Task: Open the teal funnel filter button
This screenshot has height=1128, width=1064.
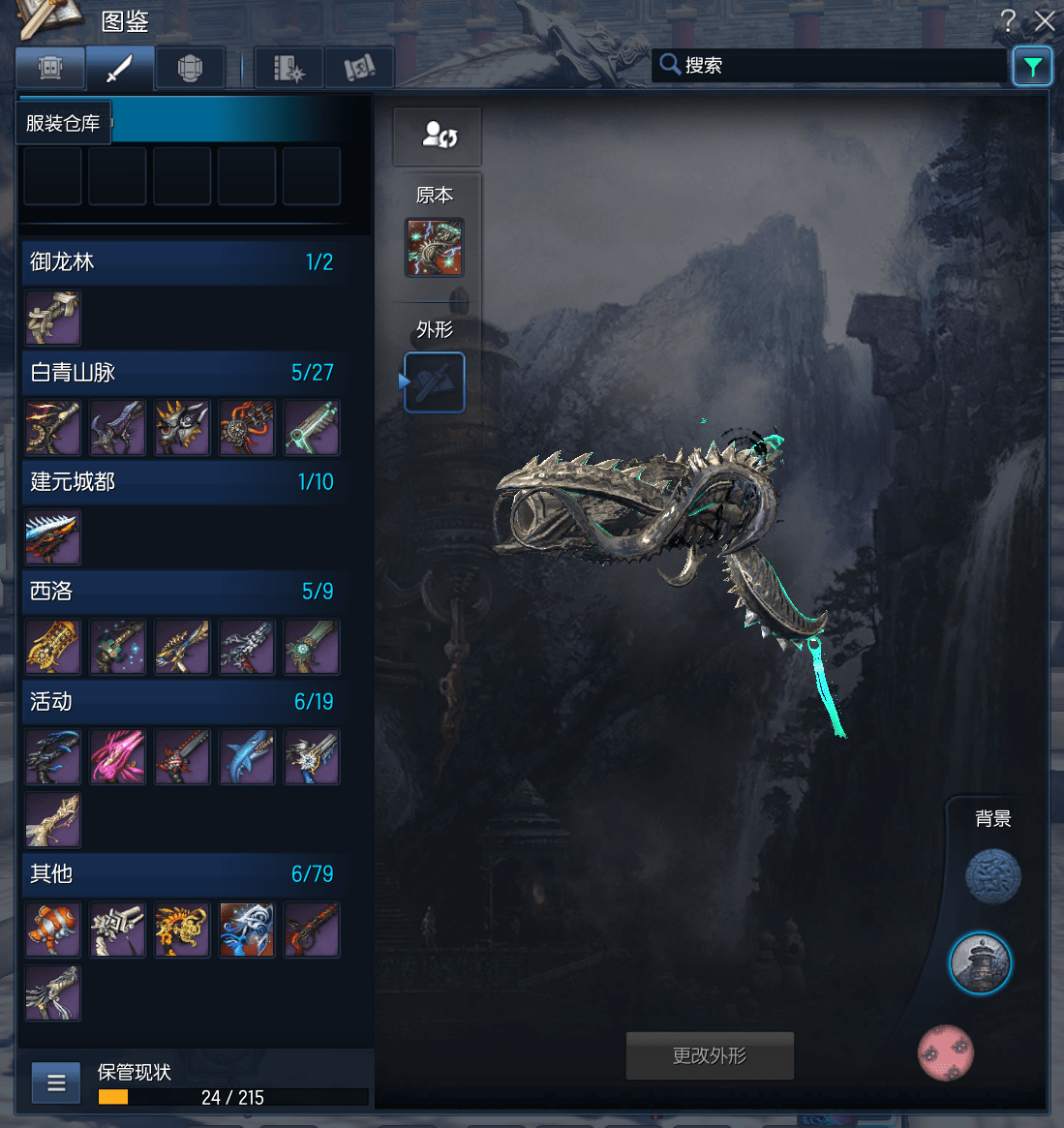Action: pos(1032,66)
